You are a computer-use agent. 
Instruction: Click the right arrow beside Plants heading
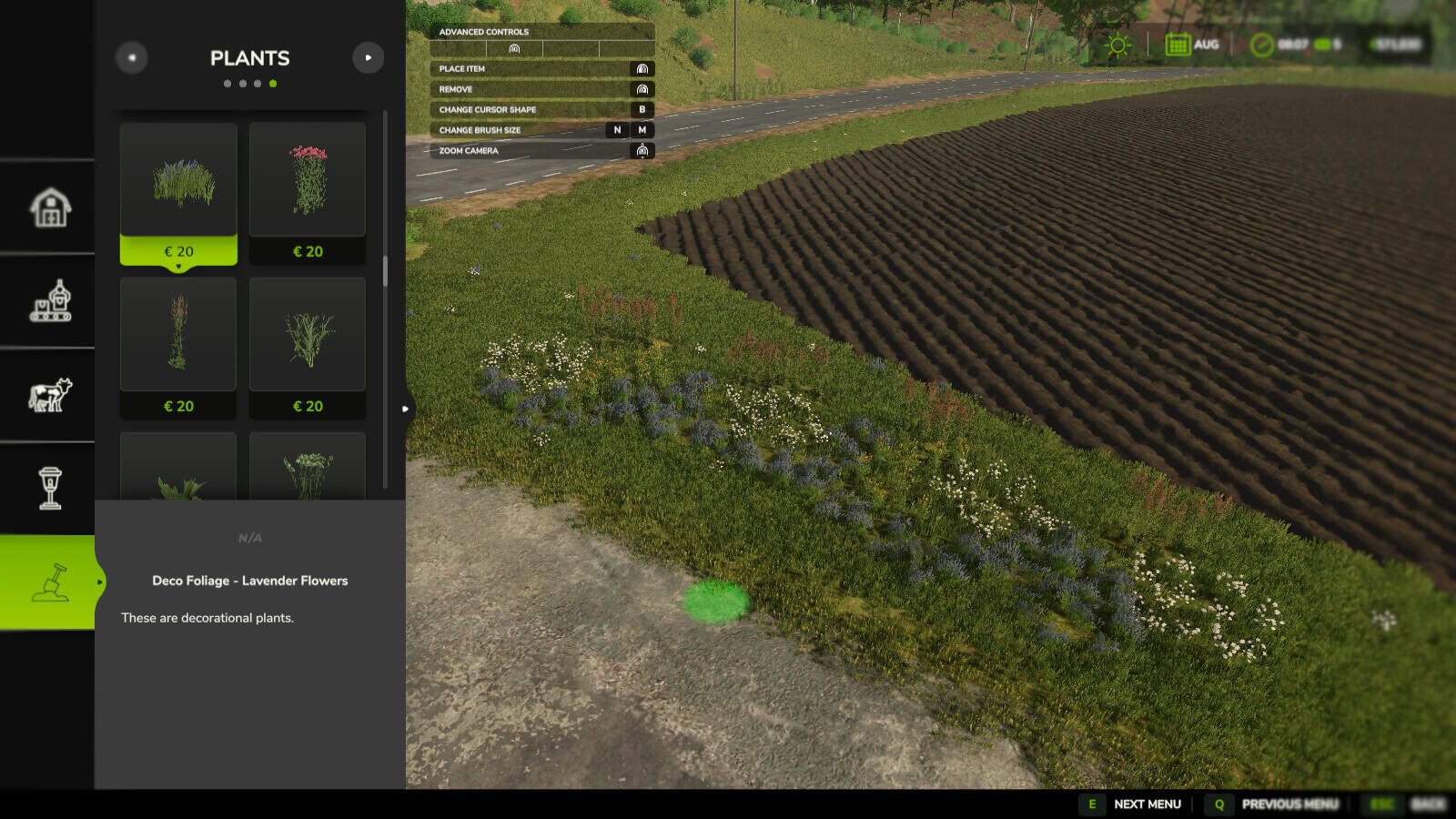coord(368,57)
